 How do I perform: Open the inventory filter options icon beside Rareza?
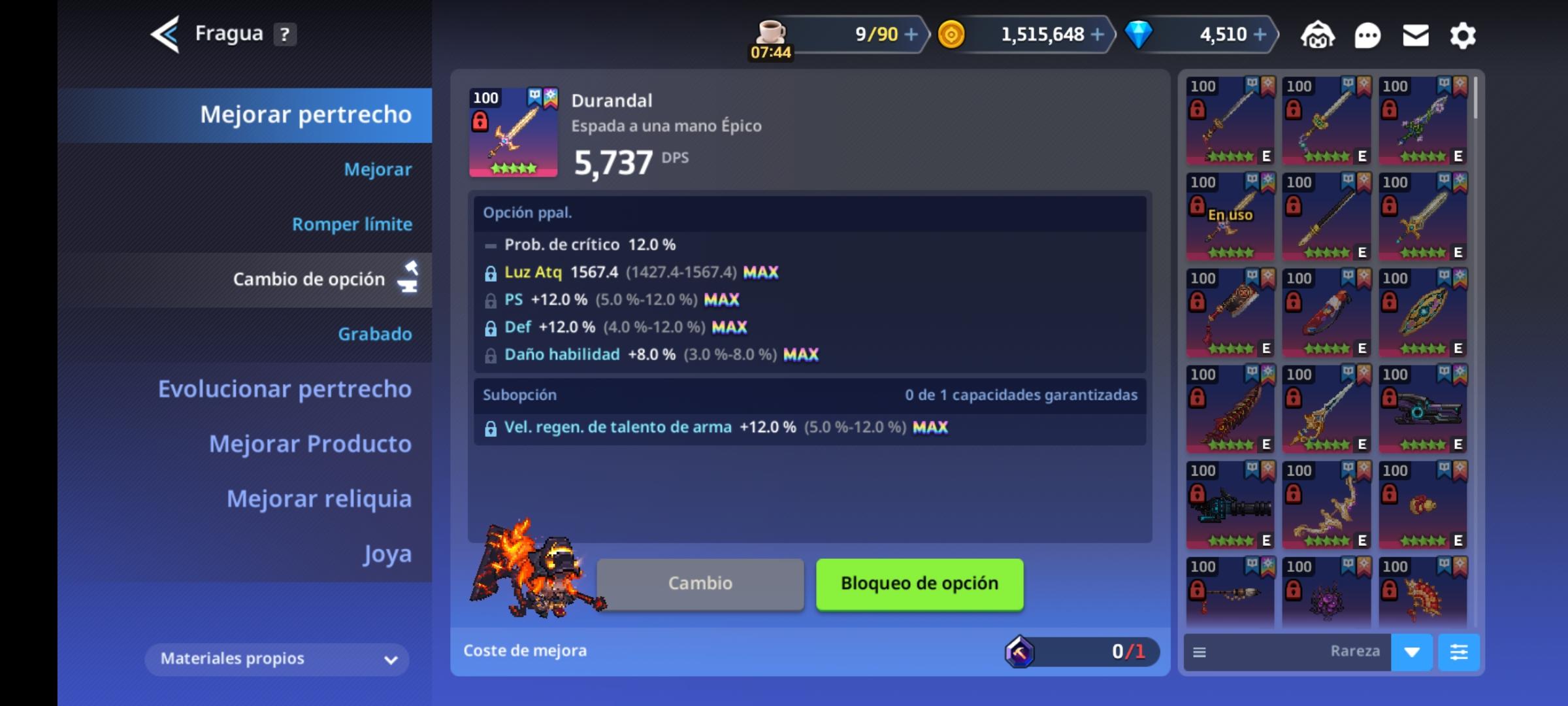tap(1460, 652)
